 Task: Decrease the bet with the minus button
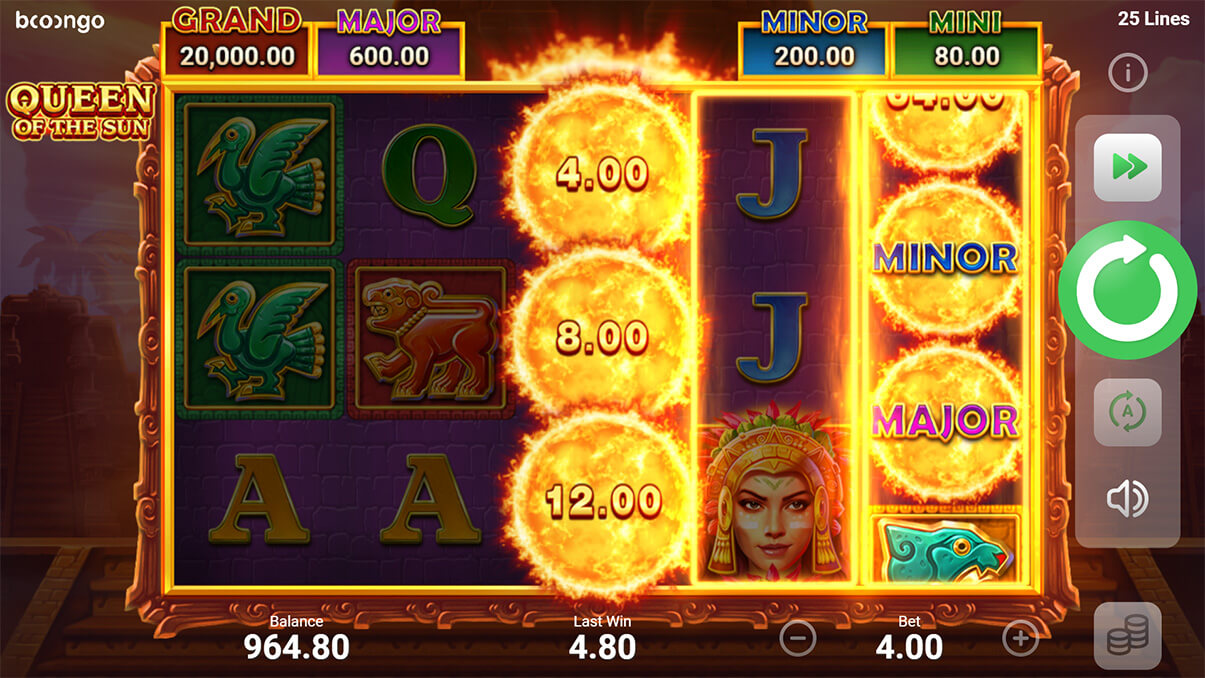point(797,638)
